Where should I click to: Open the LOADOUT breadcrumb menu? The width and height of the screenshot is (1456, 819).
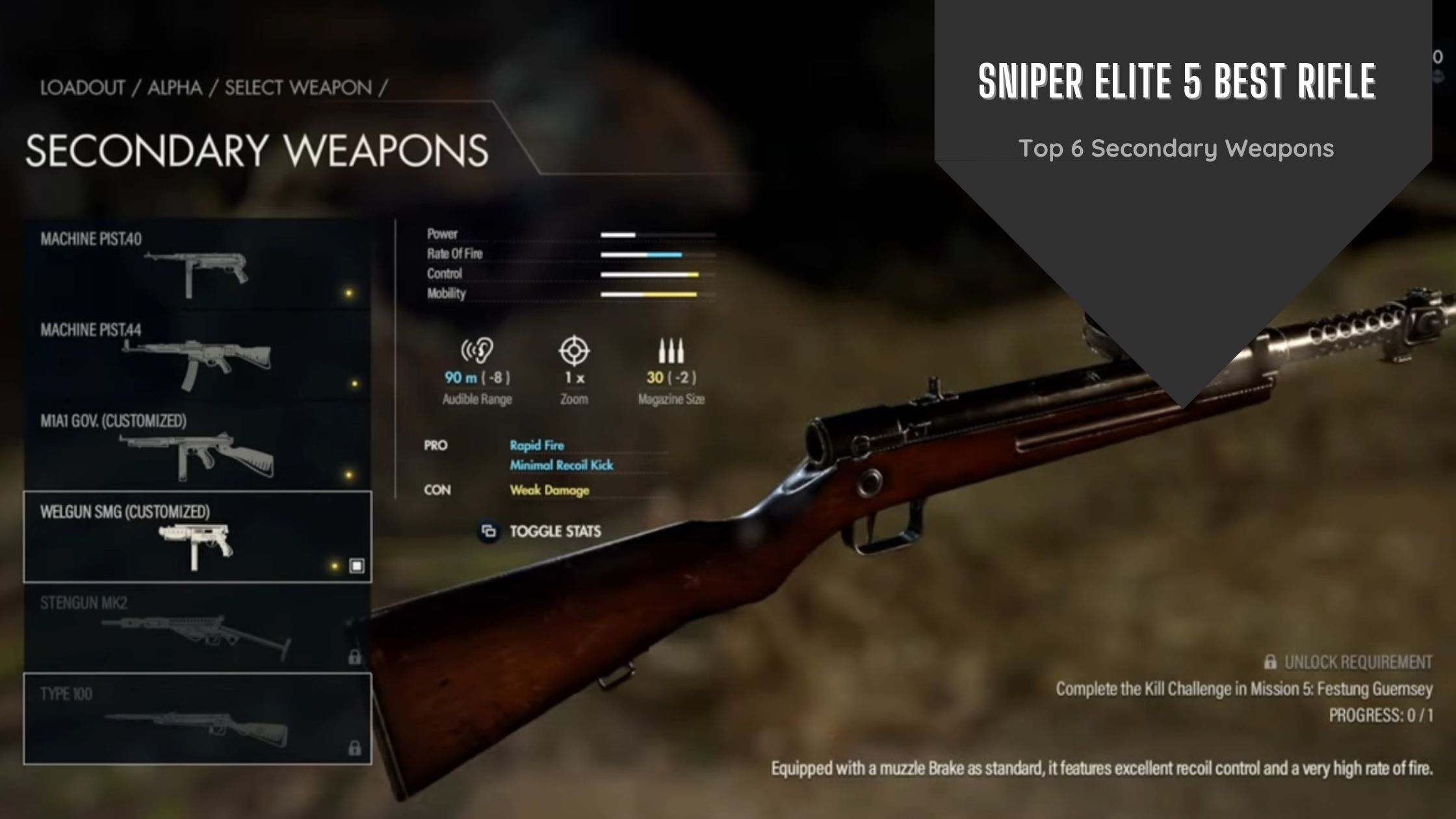tap(83, 87)
